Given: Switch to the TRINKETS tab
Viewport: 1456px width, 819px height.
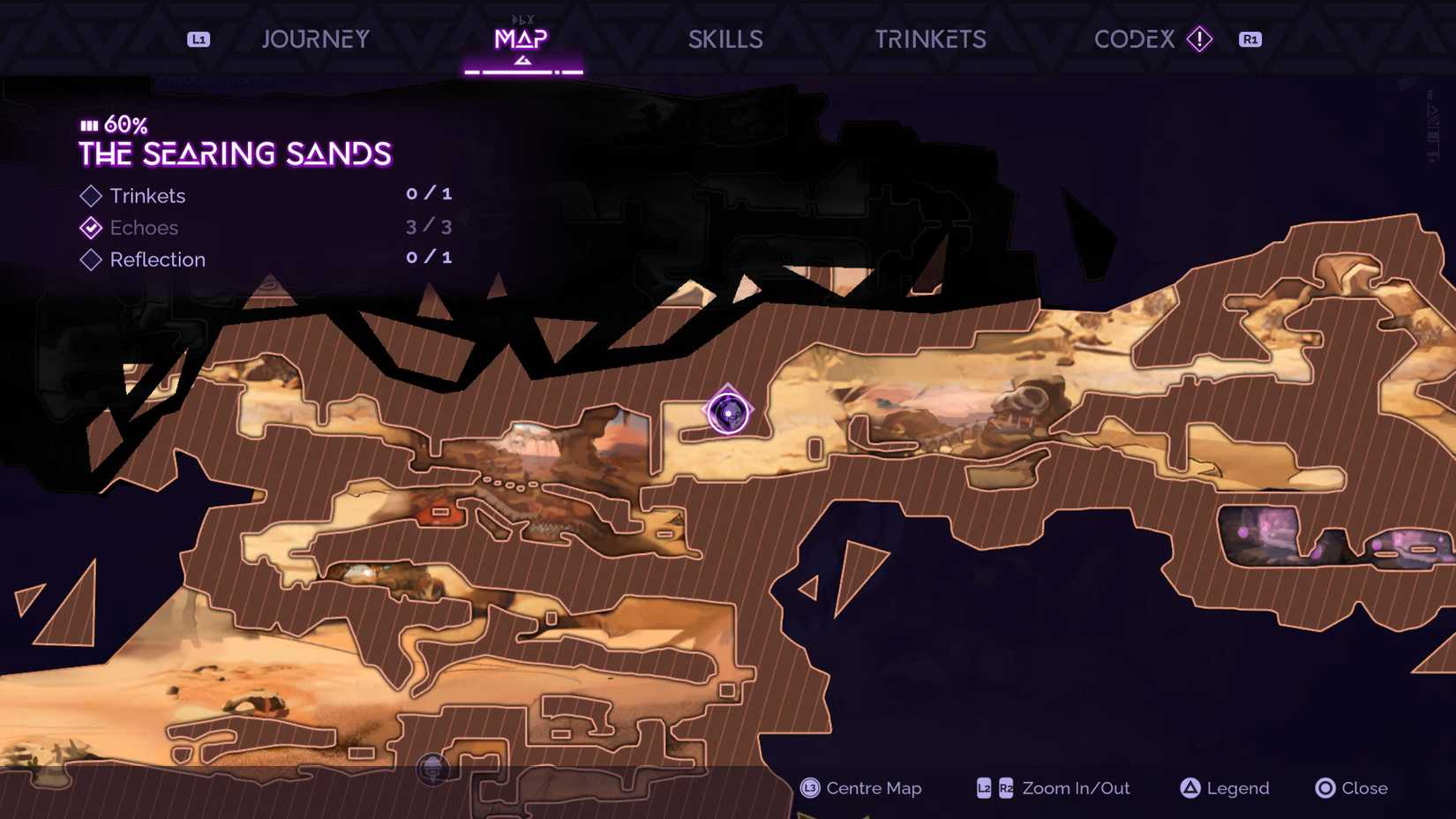Looking at the screenshot, I should (x=931, y=38).
